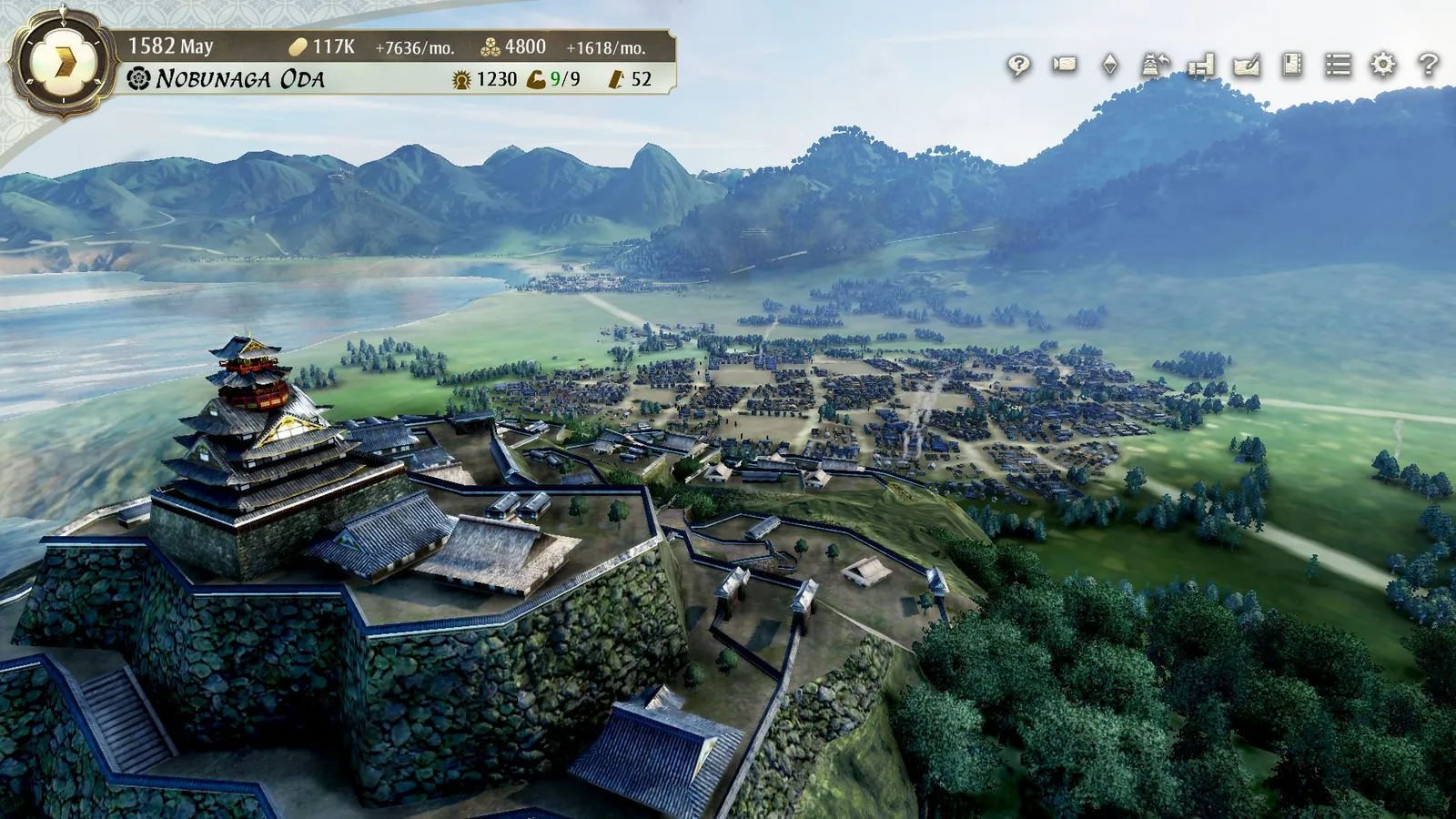This screenshot has height=819, width=1456.
Task: Click the fame icon showing 1230
Action: (461, 78)
